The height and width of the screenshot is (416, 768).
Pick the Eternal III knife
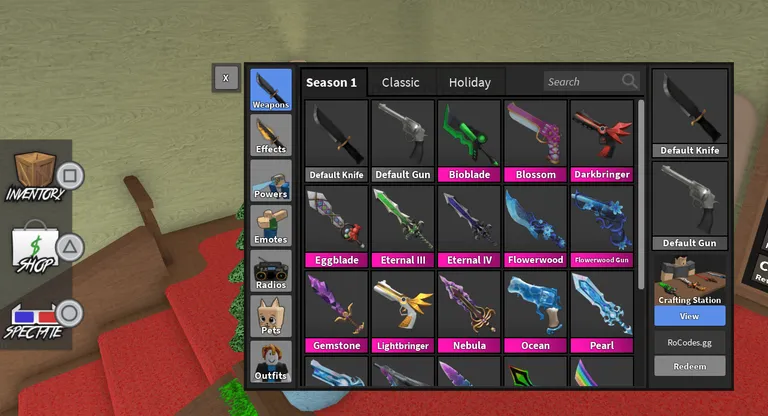[403, 226]
